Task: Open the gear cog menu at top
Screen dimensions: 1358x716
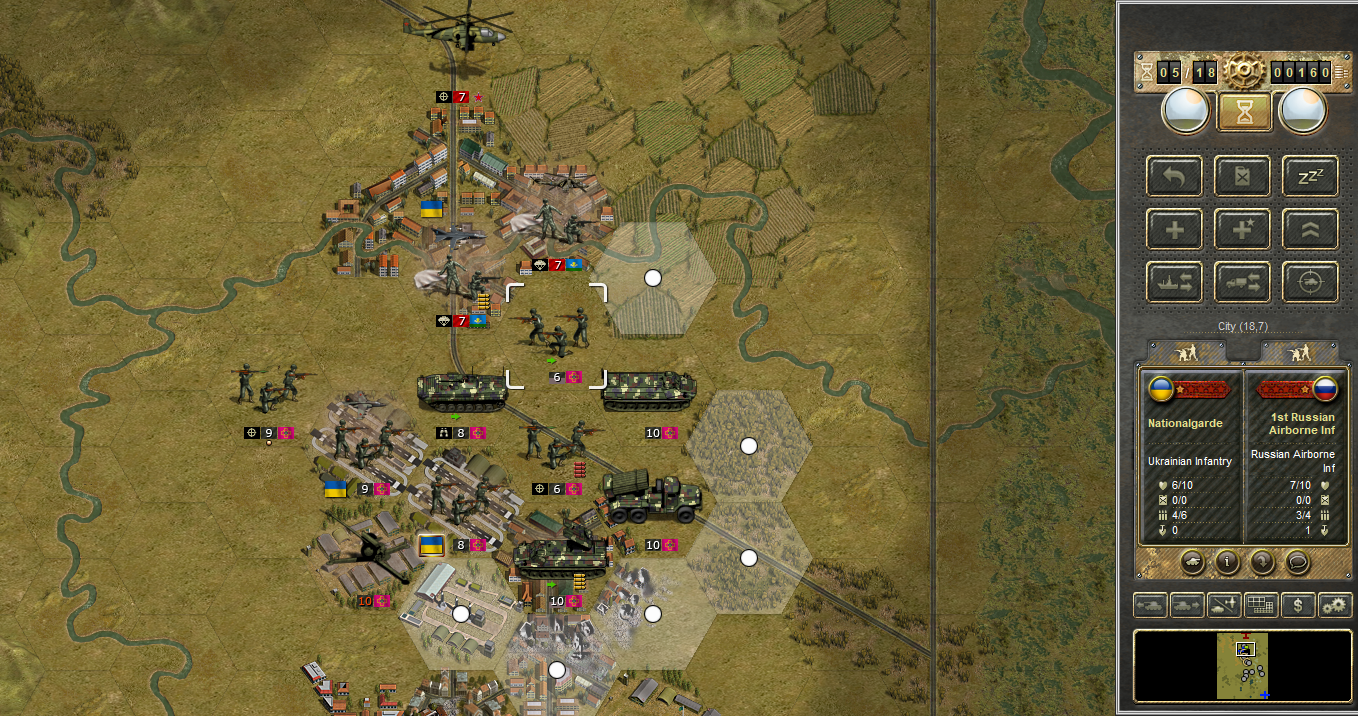Action: tap(1244, 72)
